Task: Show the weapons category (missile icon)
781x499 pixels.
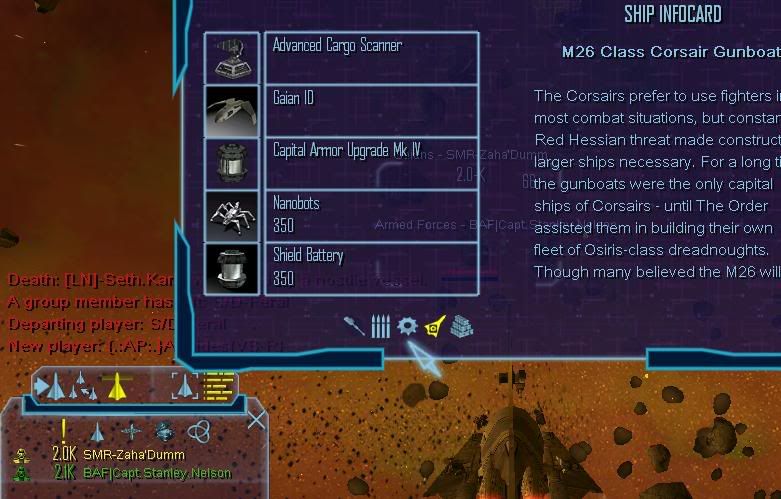Action: [x=354, y=326]
